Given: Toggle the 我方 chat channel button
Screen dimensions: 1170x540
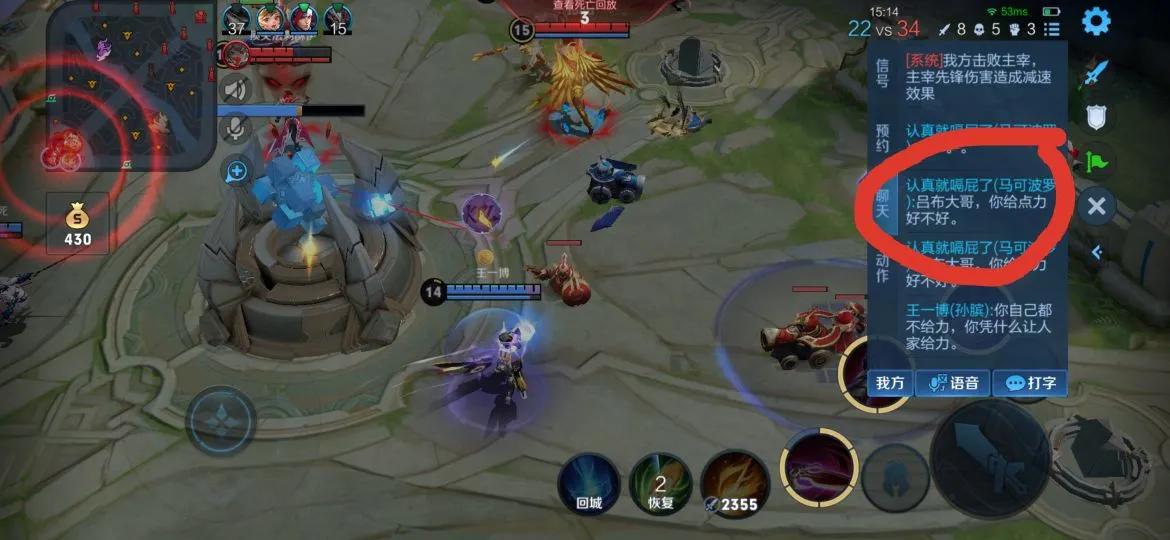Looking at the screenshot, I should 890,382.
